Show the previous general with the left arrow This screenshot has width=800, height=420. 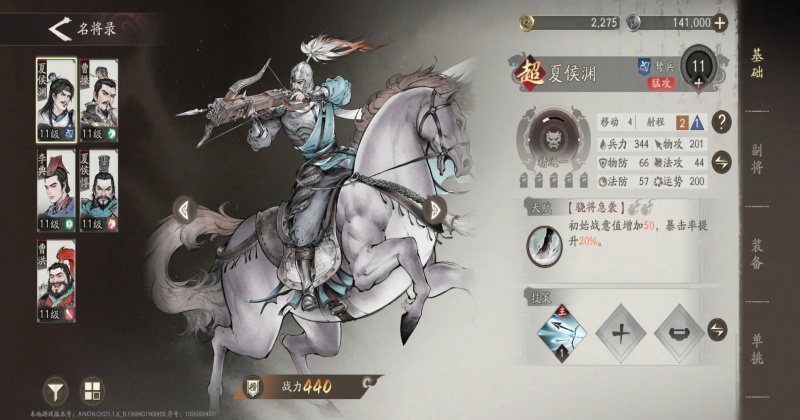[x=183, y=209]
